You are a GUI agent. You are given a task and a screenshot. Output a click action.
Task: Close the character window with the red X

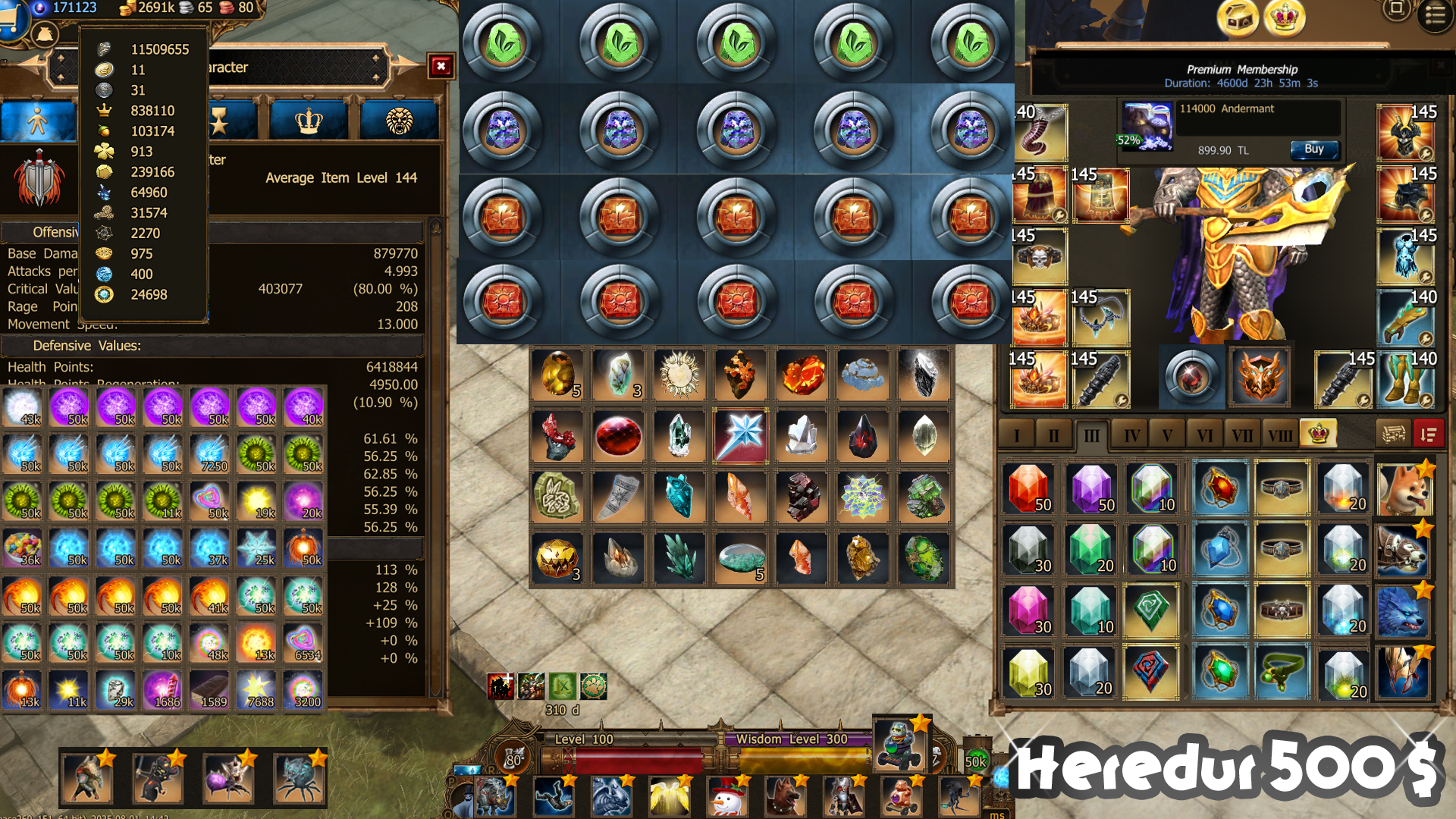(x=441, y=67)
